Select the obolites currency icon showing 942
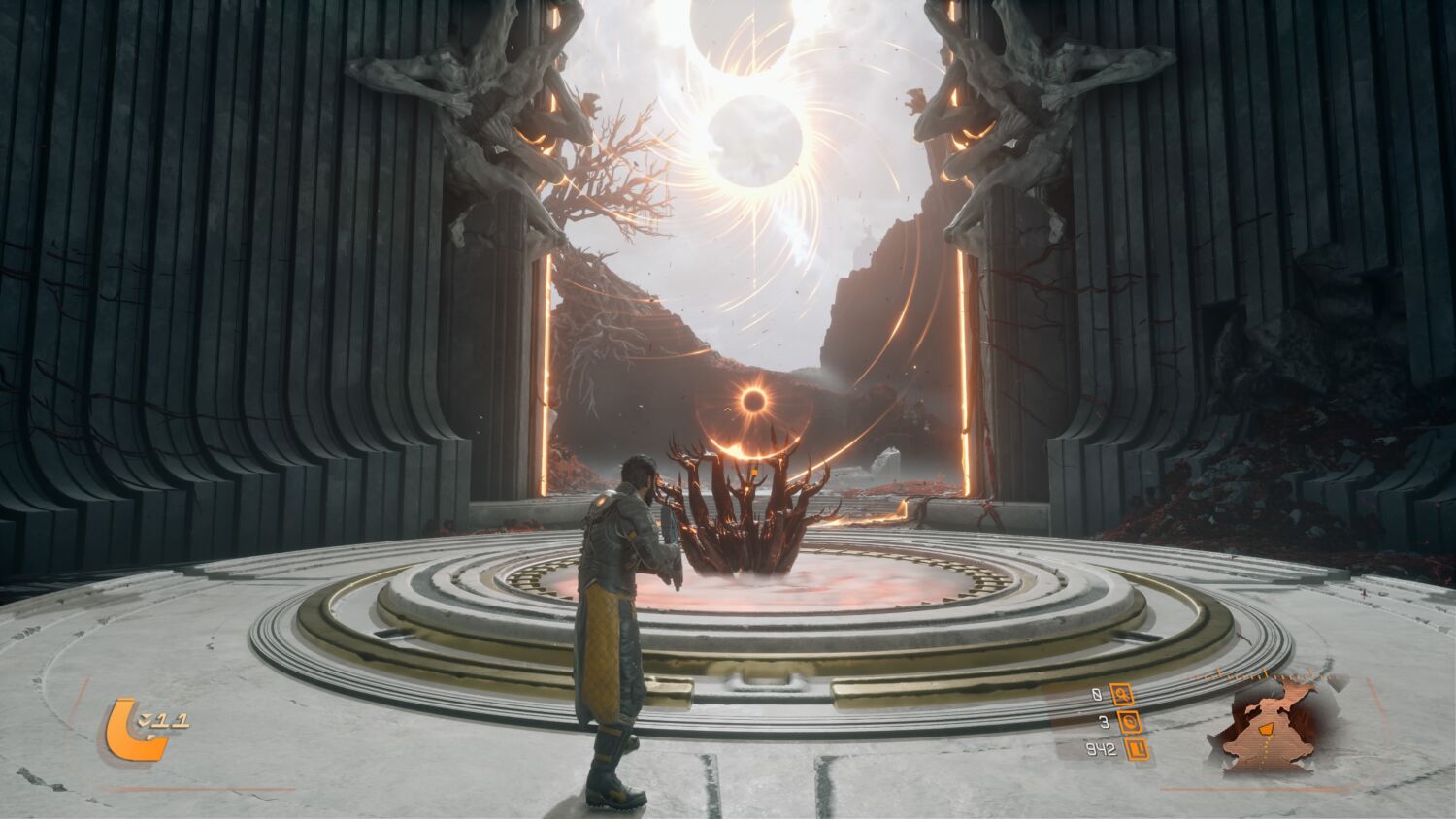Screen dimensions: 1456x819 (x=1136, y=749)
